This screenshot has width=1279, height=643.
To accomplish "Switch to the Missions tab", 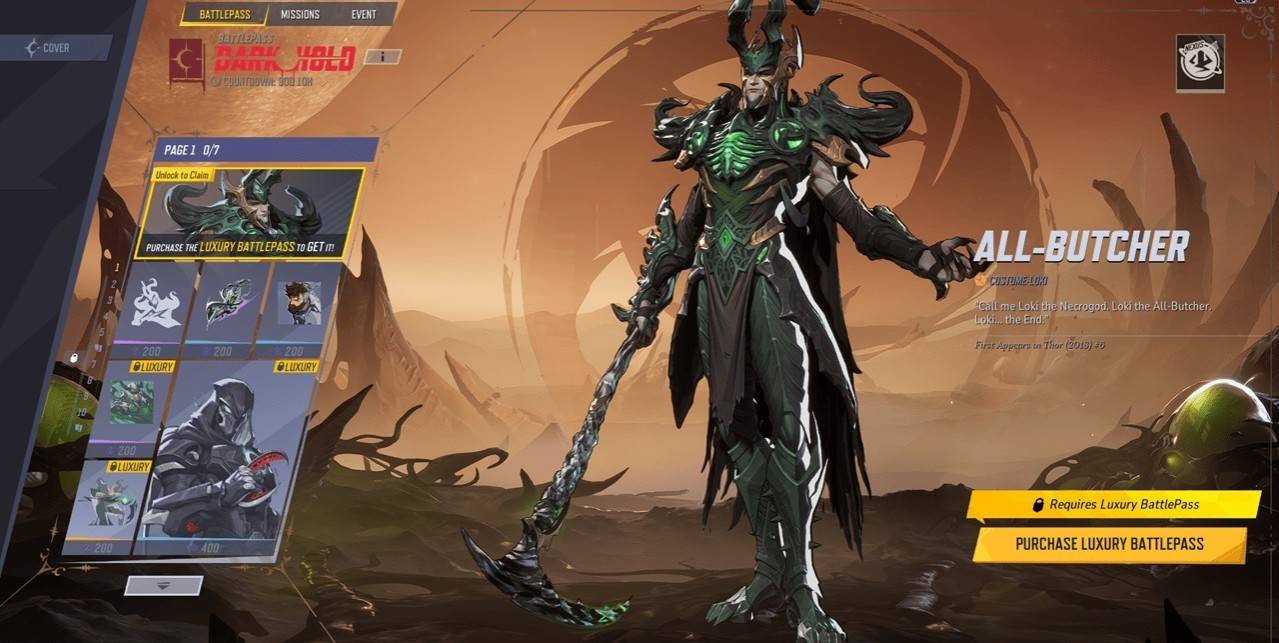I will (300, 14).
